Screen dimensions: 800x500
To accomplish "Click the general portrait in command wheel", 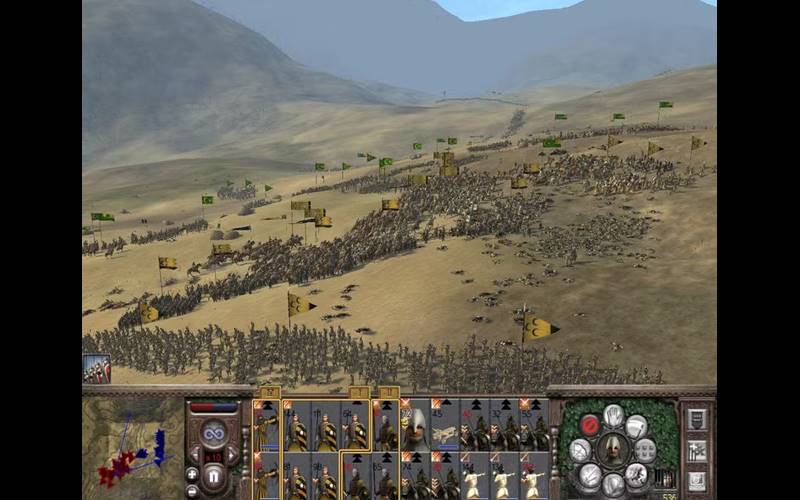I will point(613,450).
